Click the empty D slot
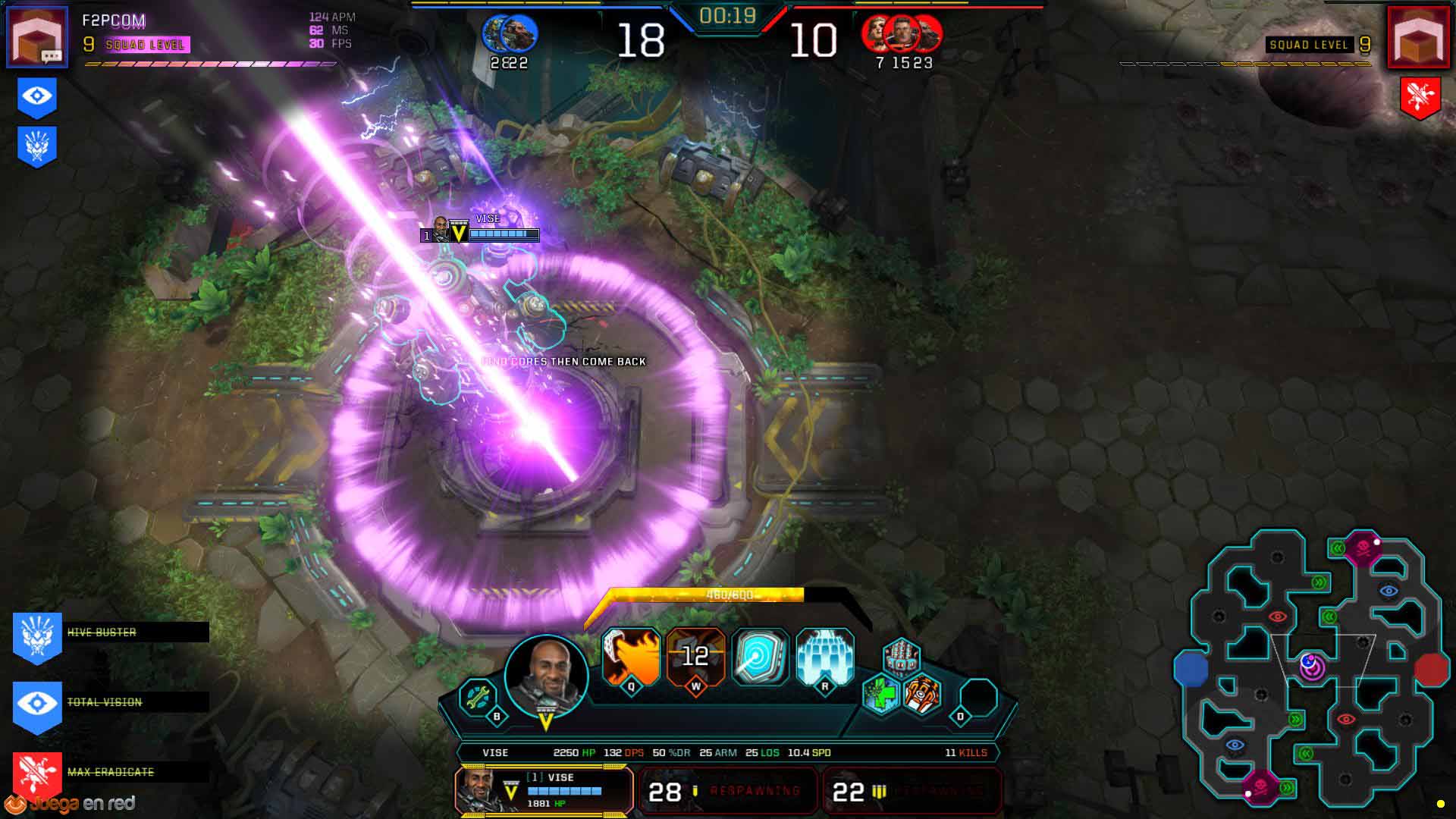Viewport: 1456px width, 819px height. 978,698
